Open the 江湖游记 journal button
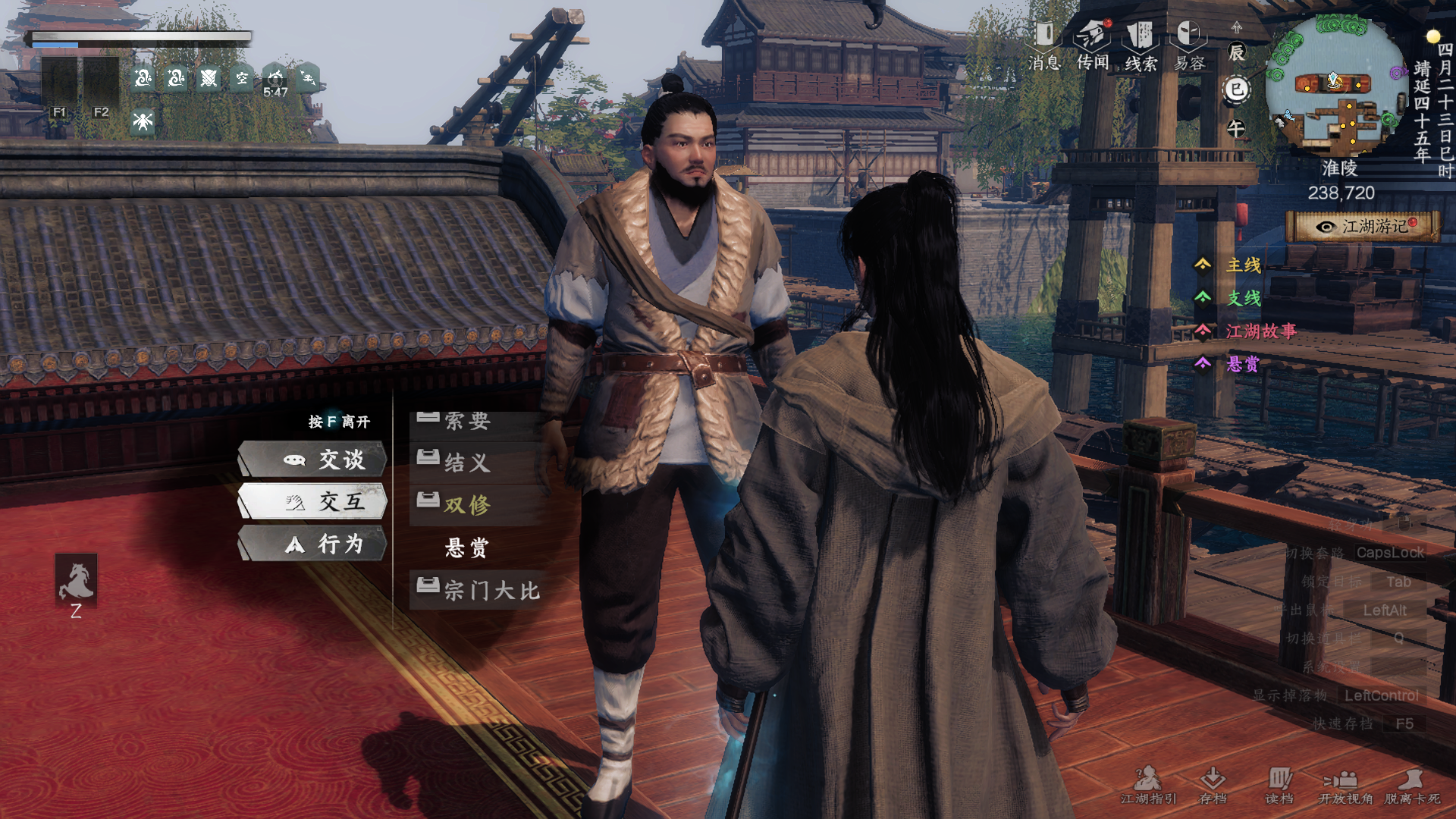Image resolution: width=1456 pixels, height=819 pixels. [x=1363, y=227]
